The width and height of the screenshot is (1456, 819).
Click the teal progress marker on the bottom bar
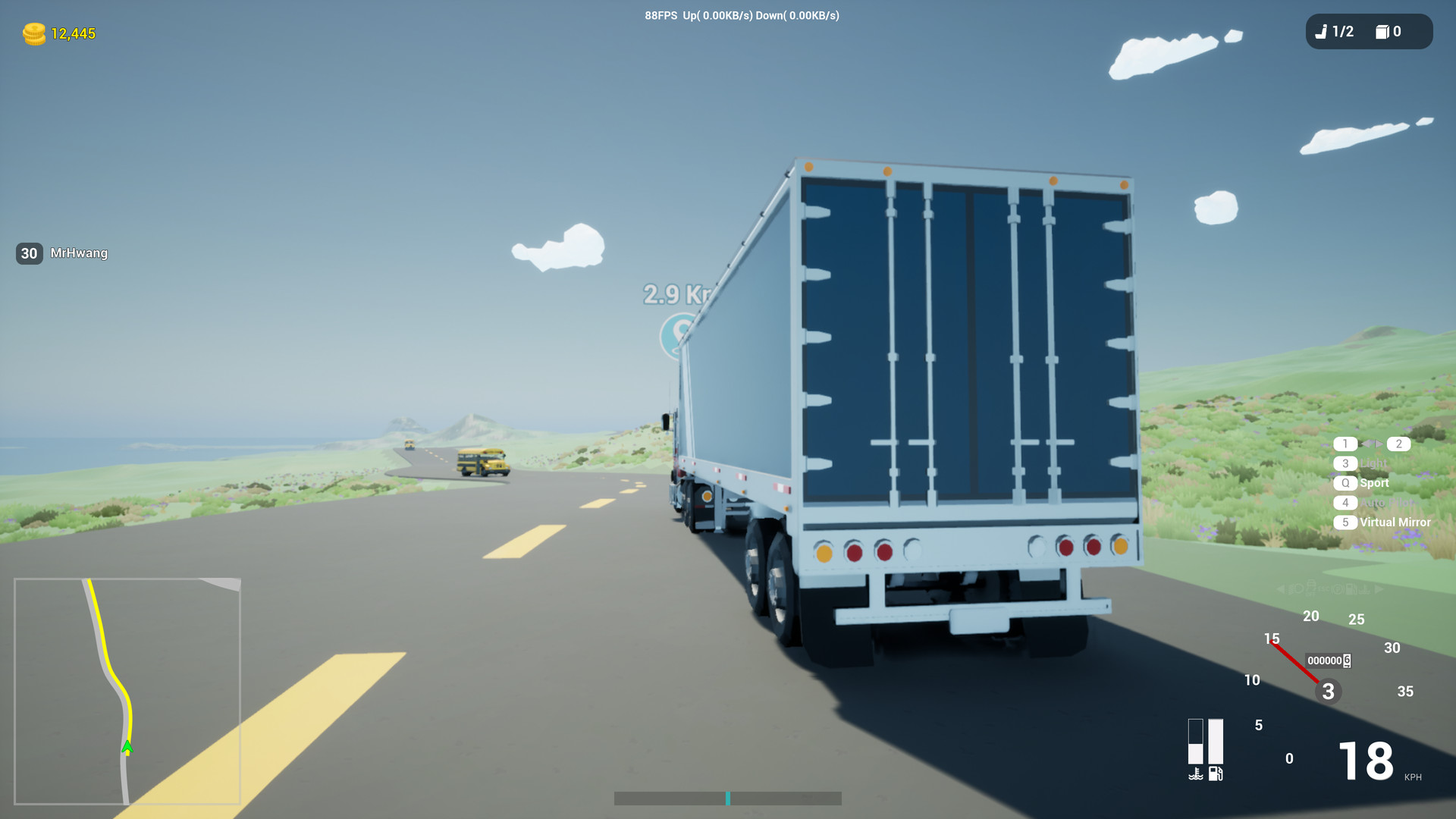point(728,799)
